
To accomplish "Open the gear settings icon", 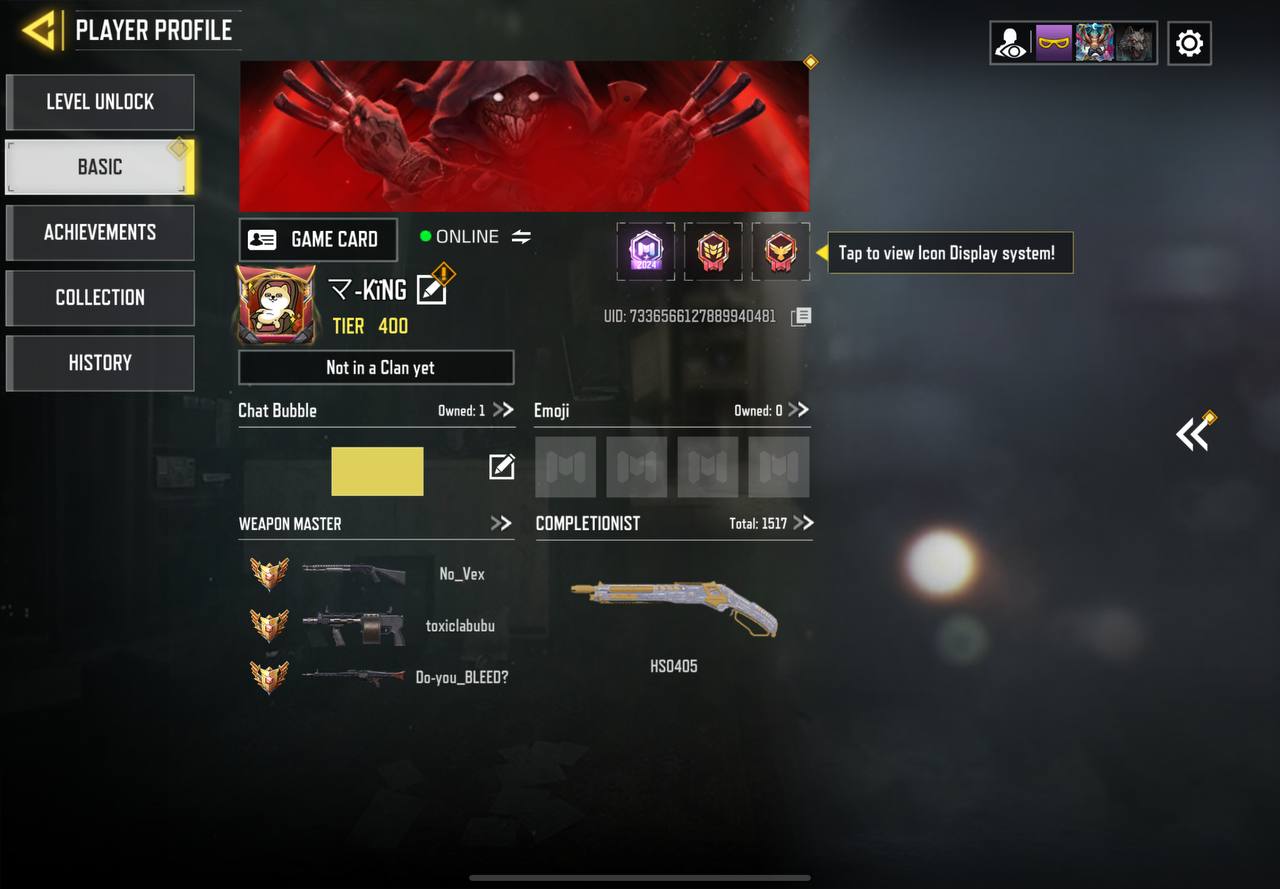I will [1189, 43].
